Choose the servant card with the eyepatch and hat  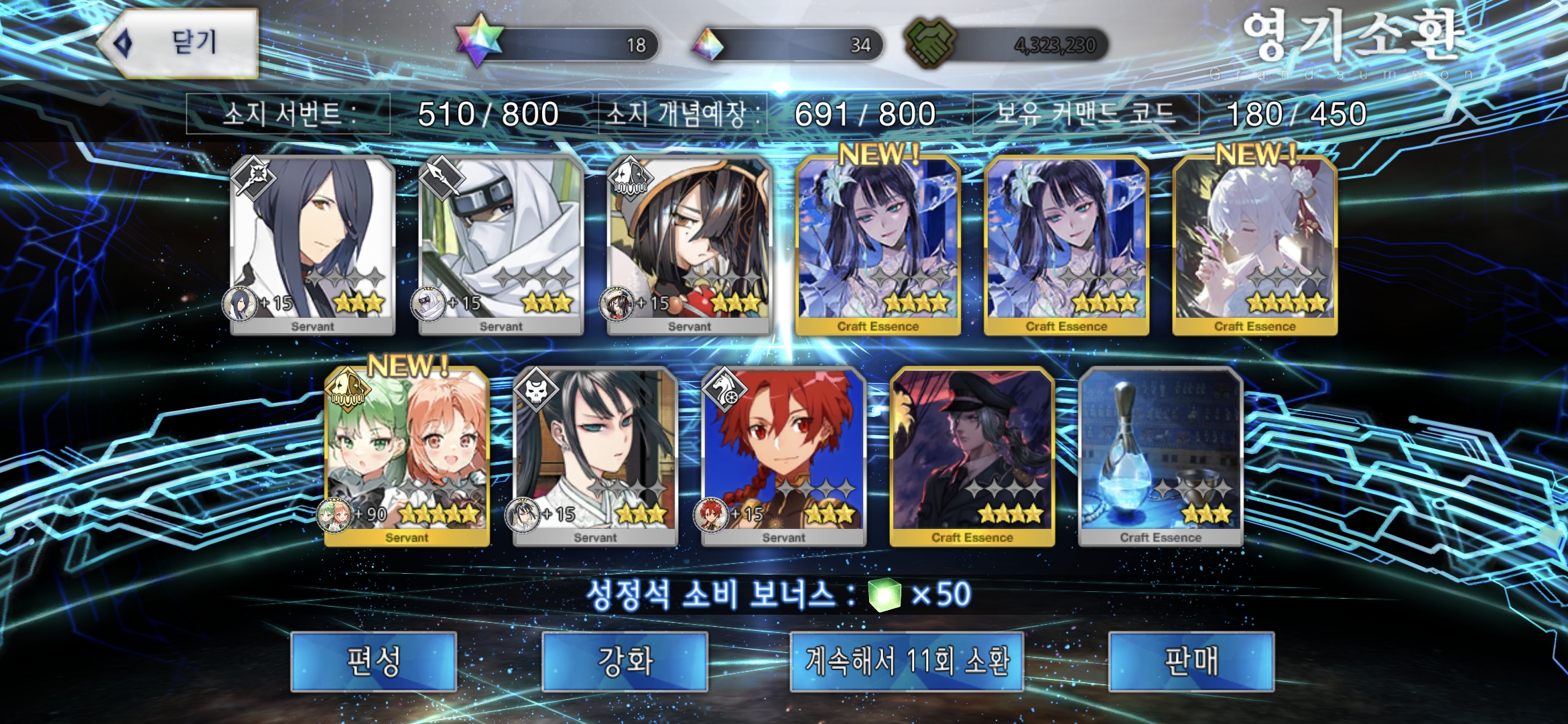690,245
